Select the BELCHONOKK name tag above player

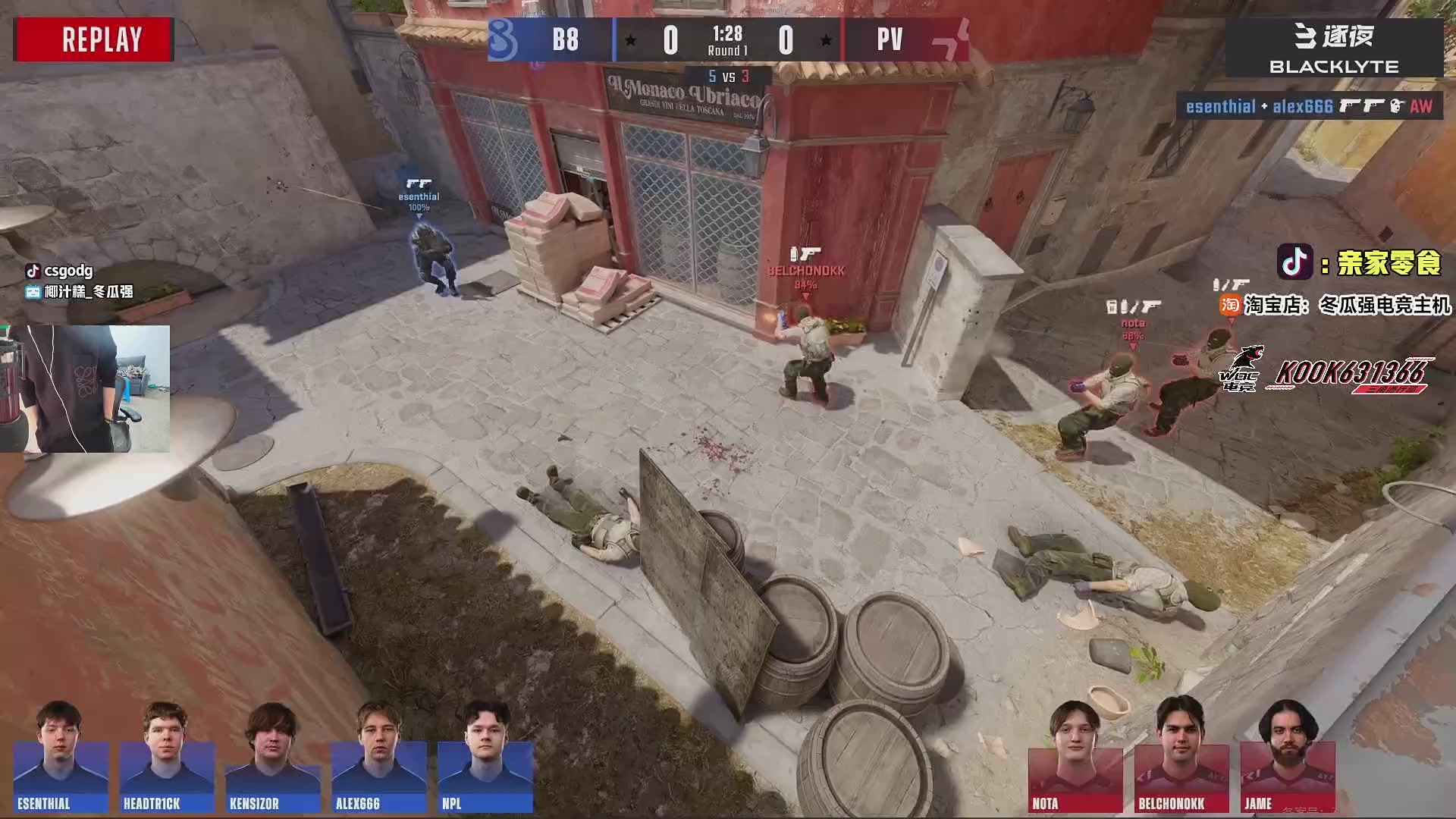[x=806, y=271]
